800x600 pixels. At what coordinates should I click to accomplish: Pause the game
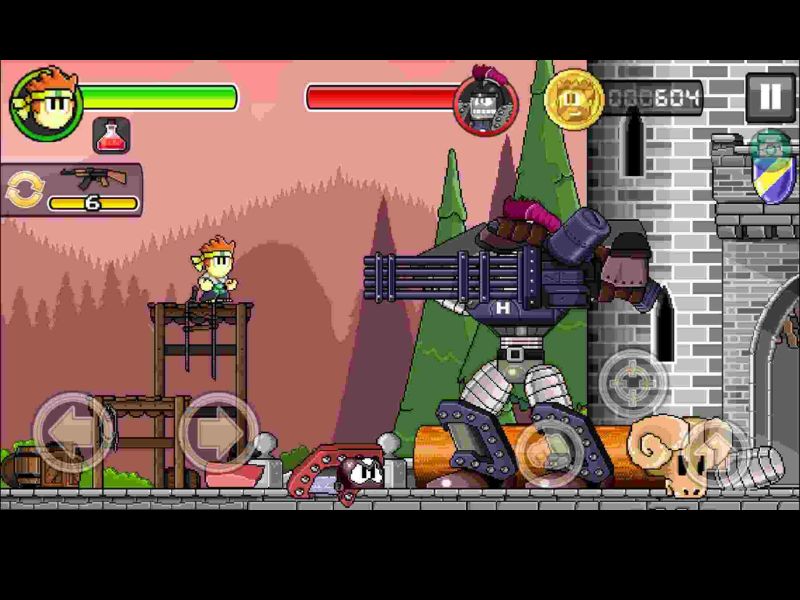(x=769, y=98)
